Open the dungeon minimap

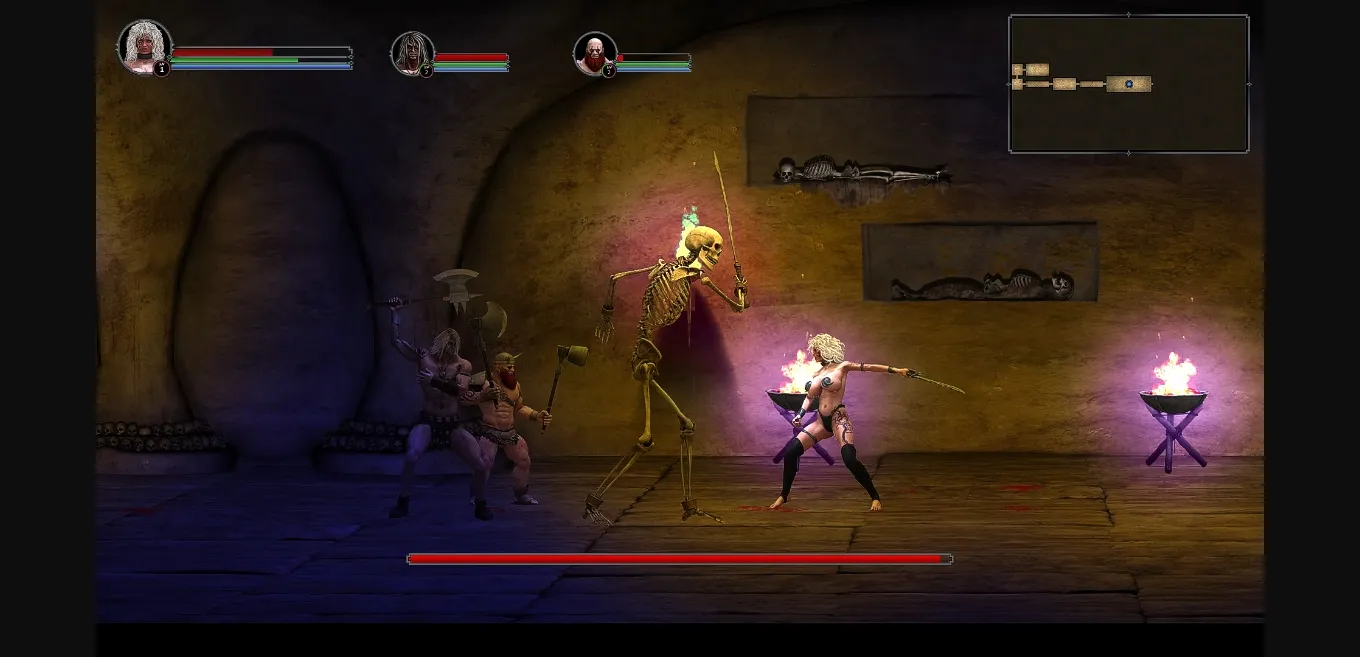[x=1128, y=84]
